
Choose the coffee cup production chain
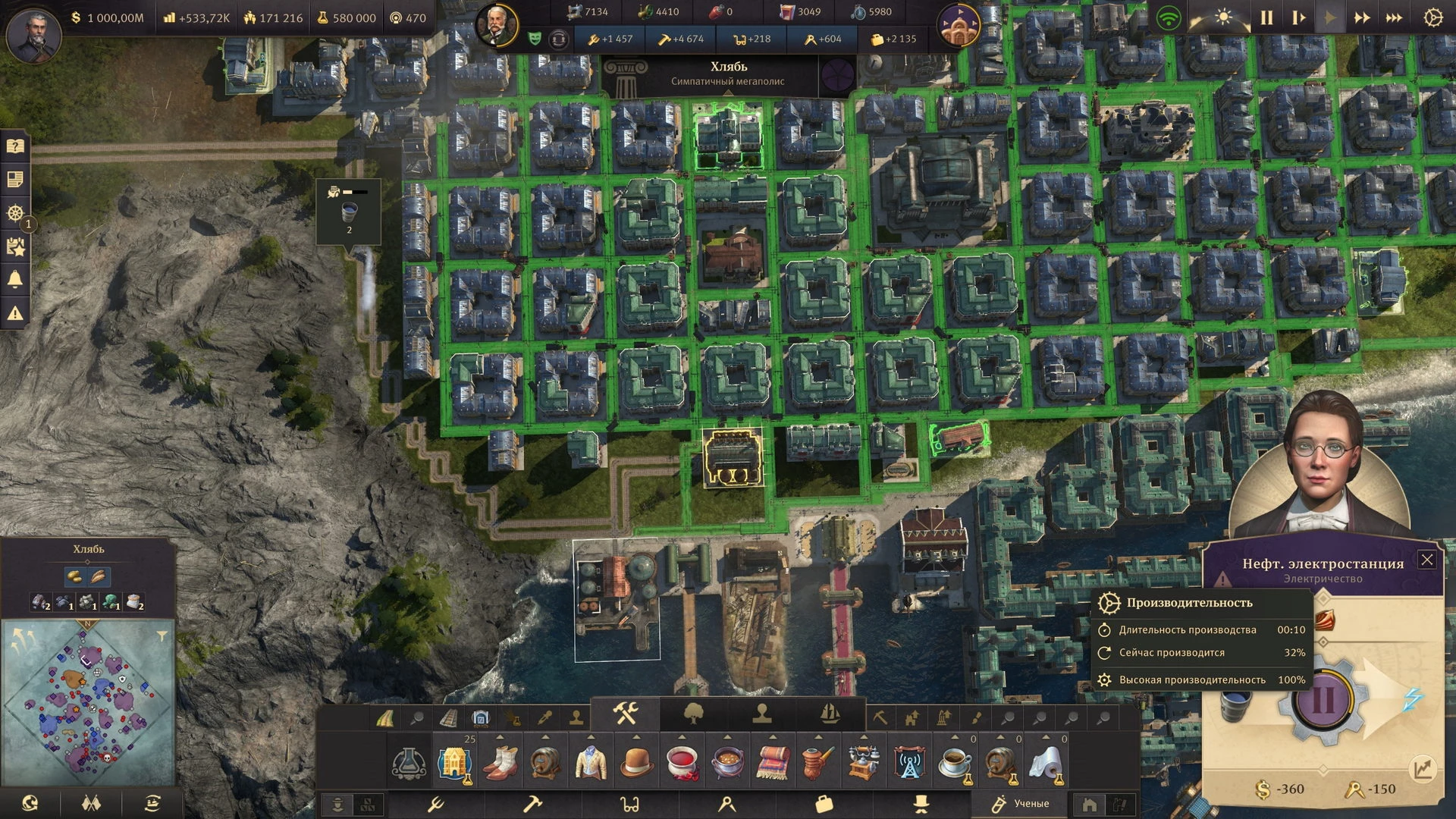(x=955, y=762)
